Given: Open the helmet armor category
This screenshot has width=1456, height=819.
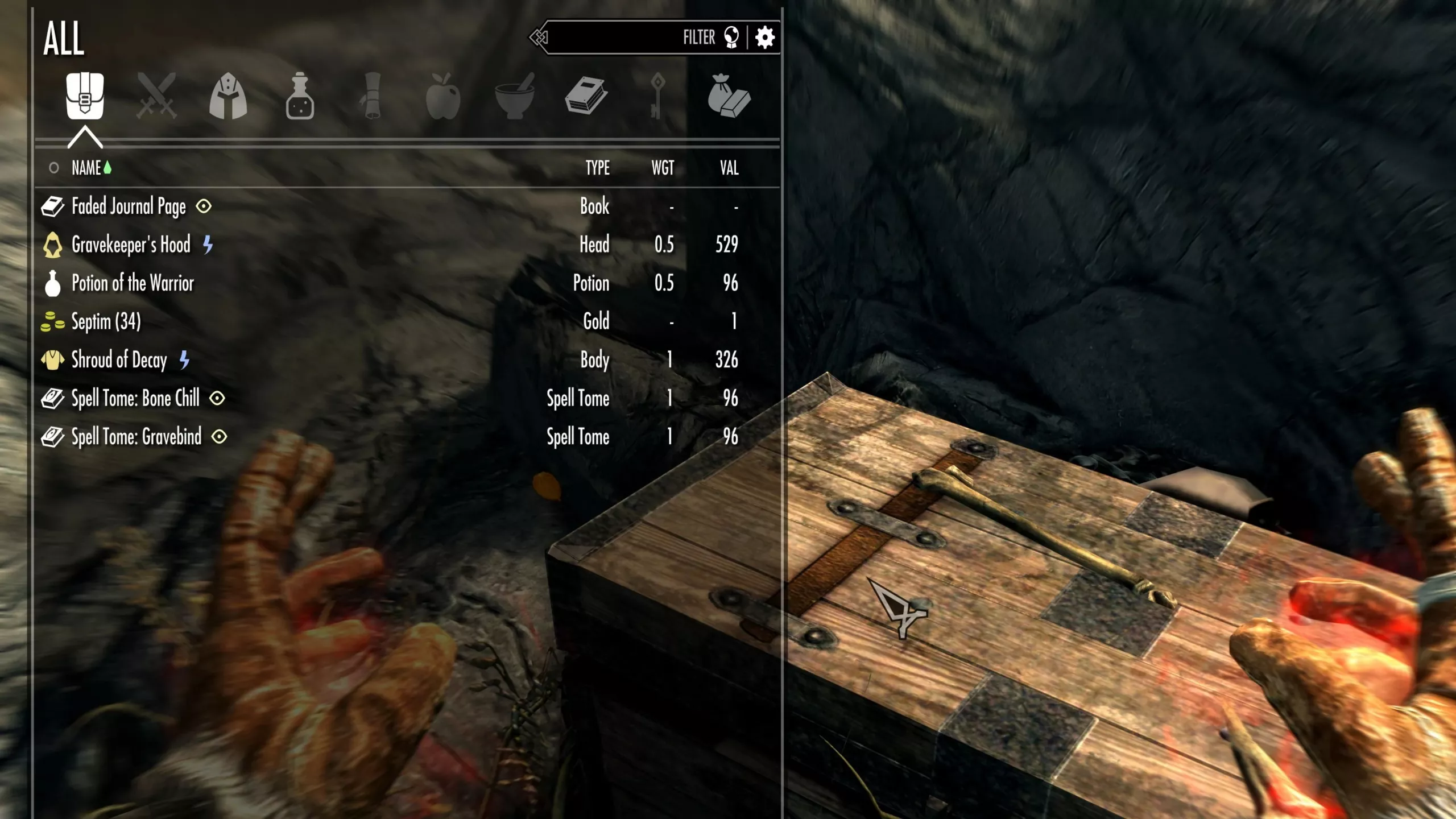Looking at the screenshot, I should click(228, 96).
